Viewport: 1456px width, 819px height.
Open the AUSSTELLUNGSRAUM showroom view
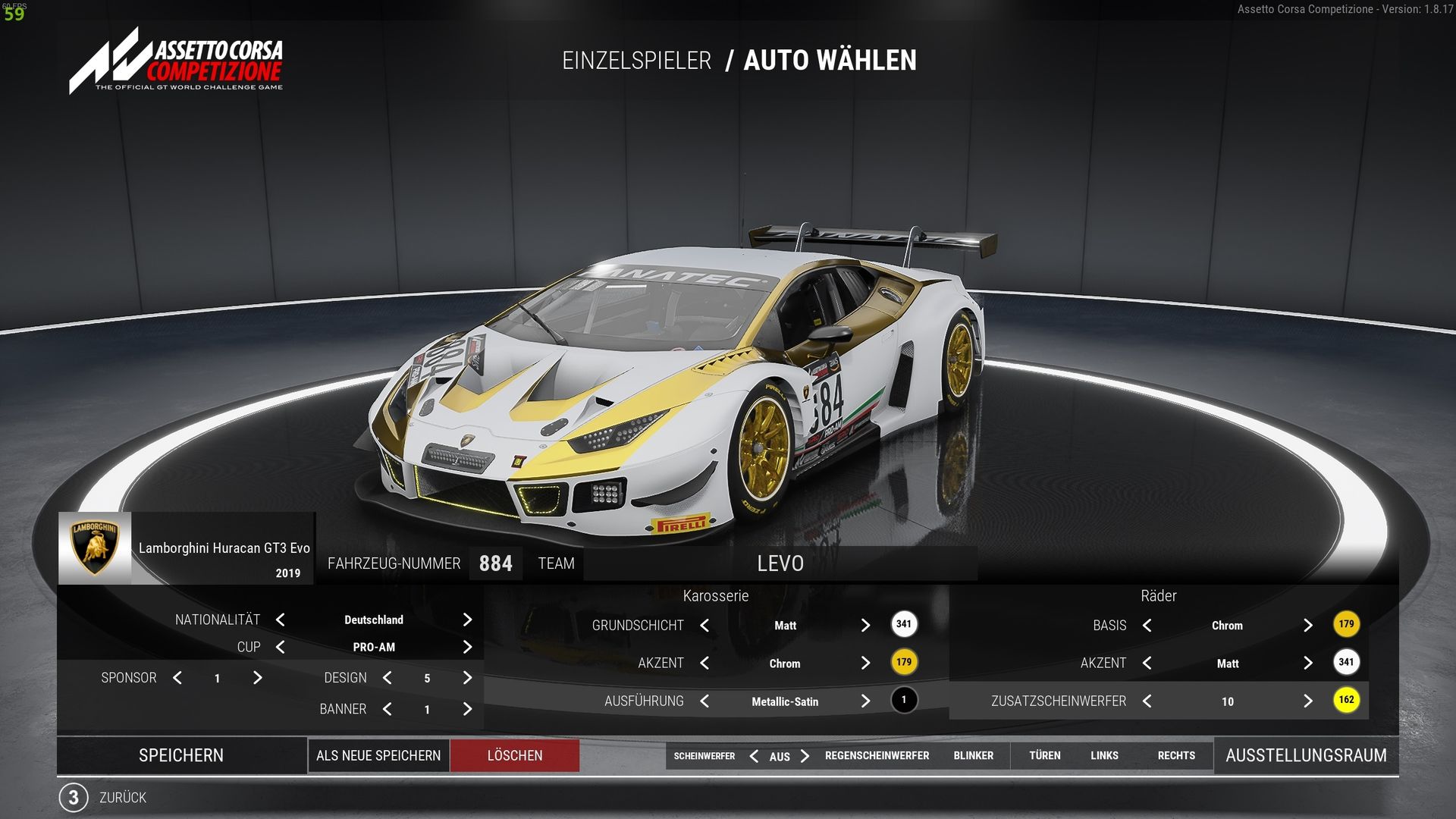point(1306,755)
